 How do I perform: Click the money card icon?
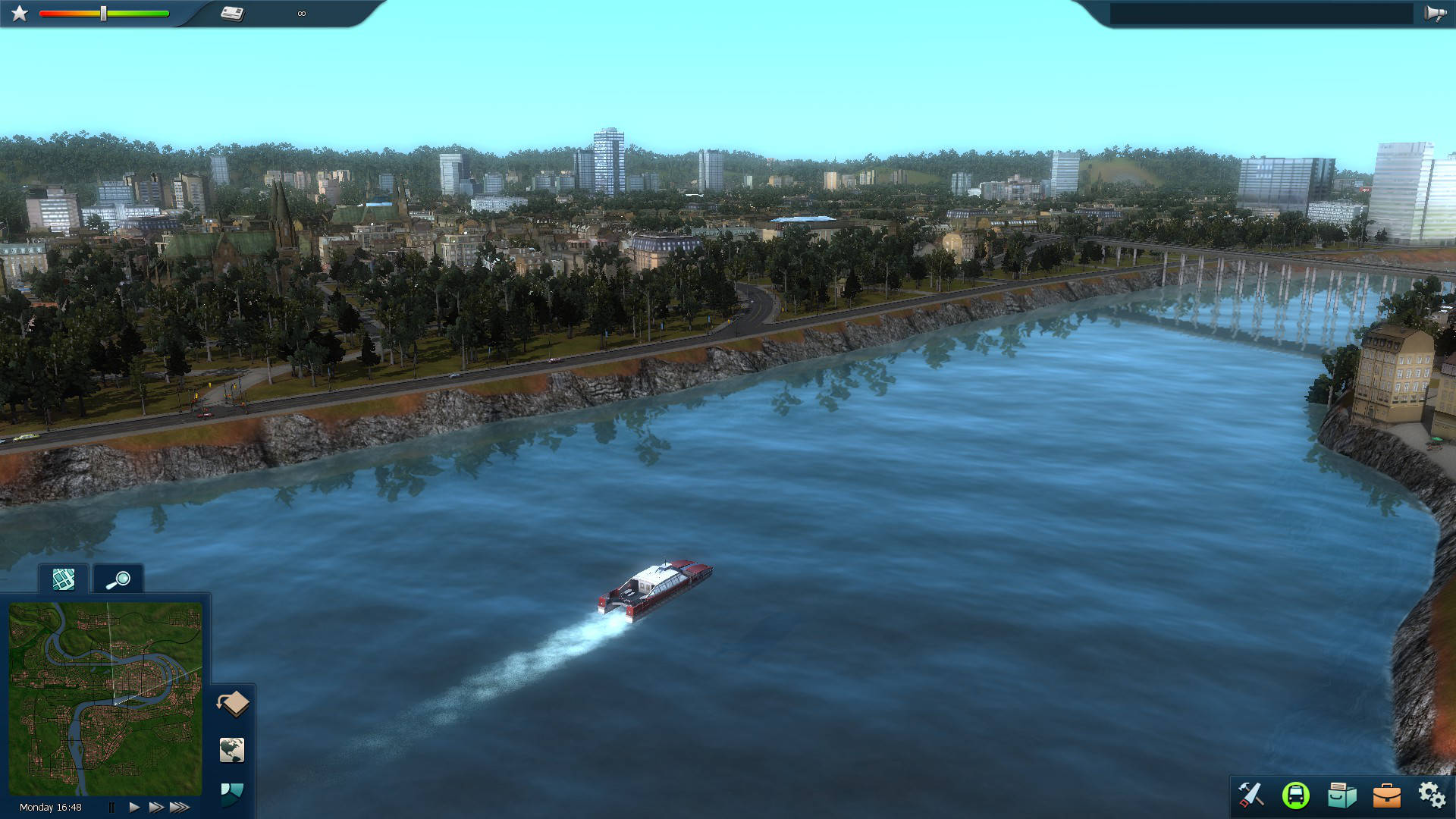click(233, 14)
